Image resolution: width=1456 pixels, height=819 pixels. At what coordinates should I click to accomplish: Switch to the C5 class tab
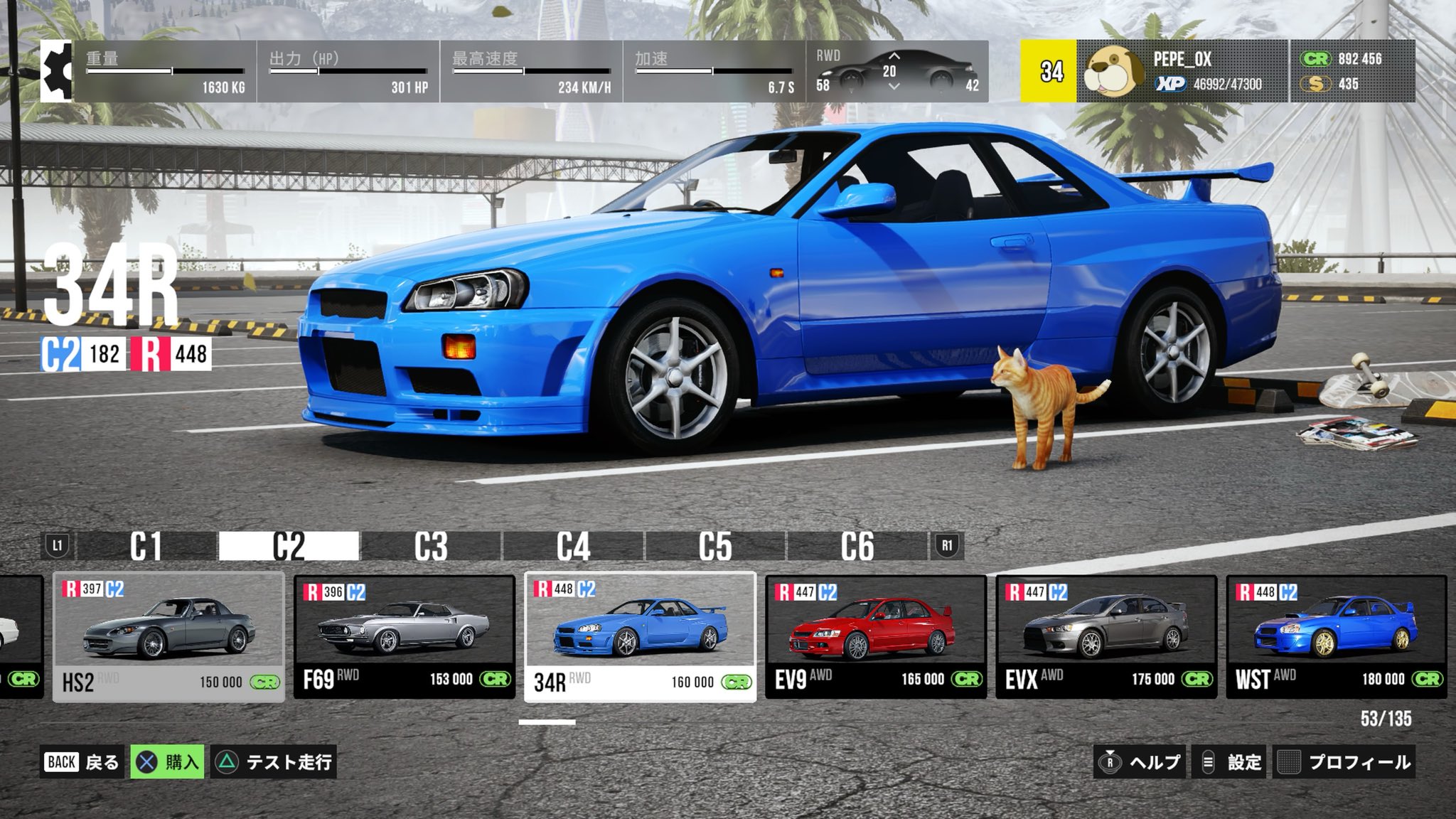click(715, 546)
